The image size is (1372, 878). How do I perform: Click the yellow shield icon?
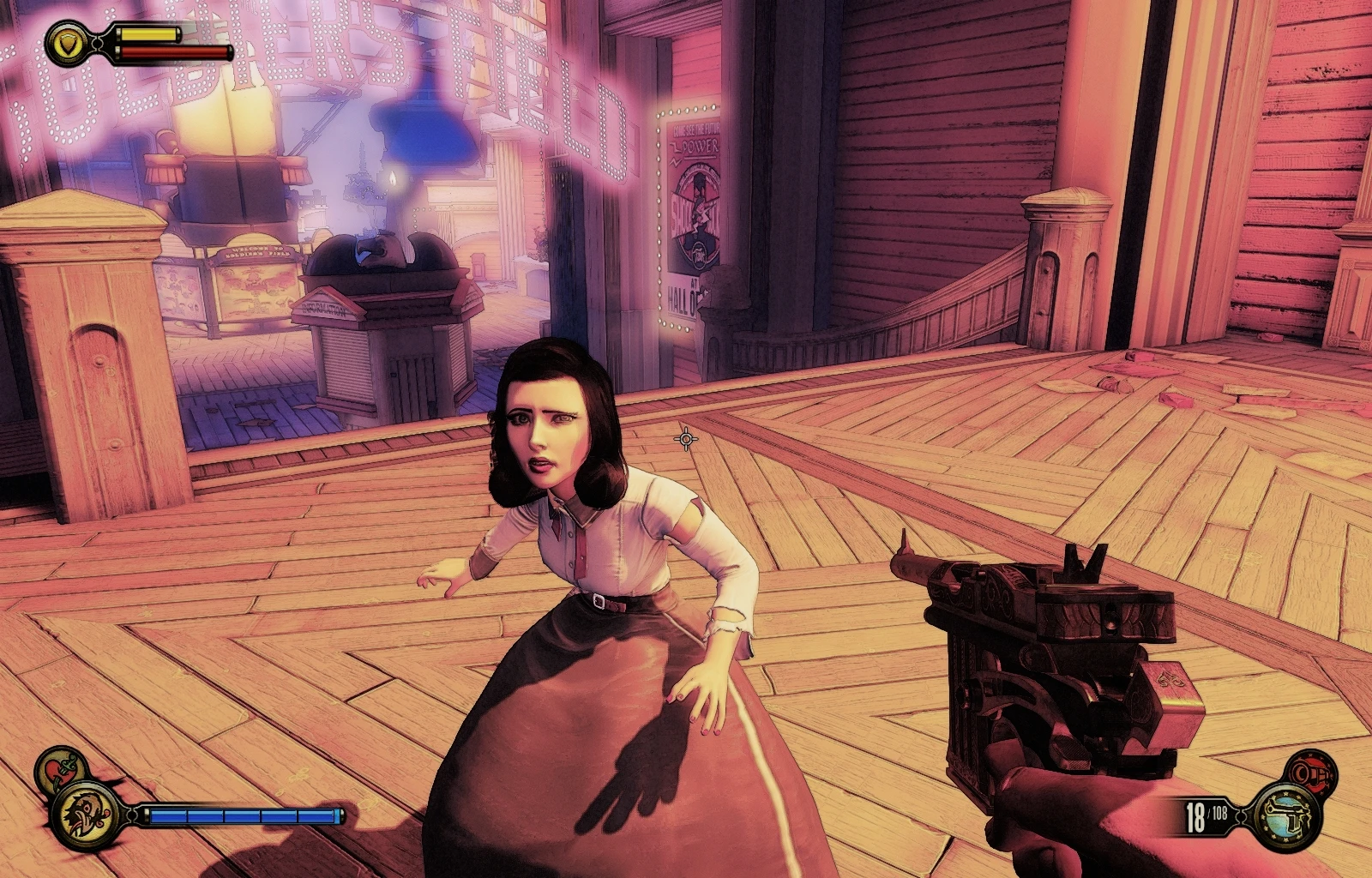coord(64,43)
